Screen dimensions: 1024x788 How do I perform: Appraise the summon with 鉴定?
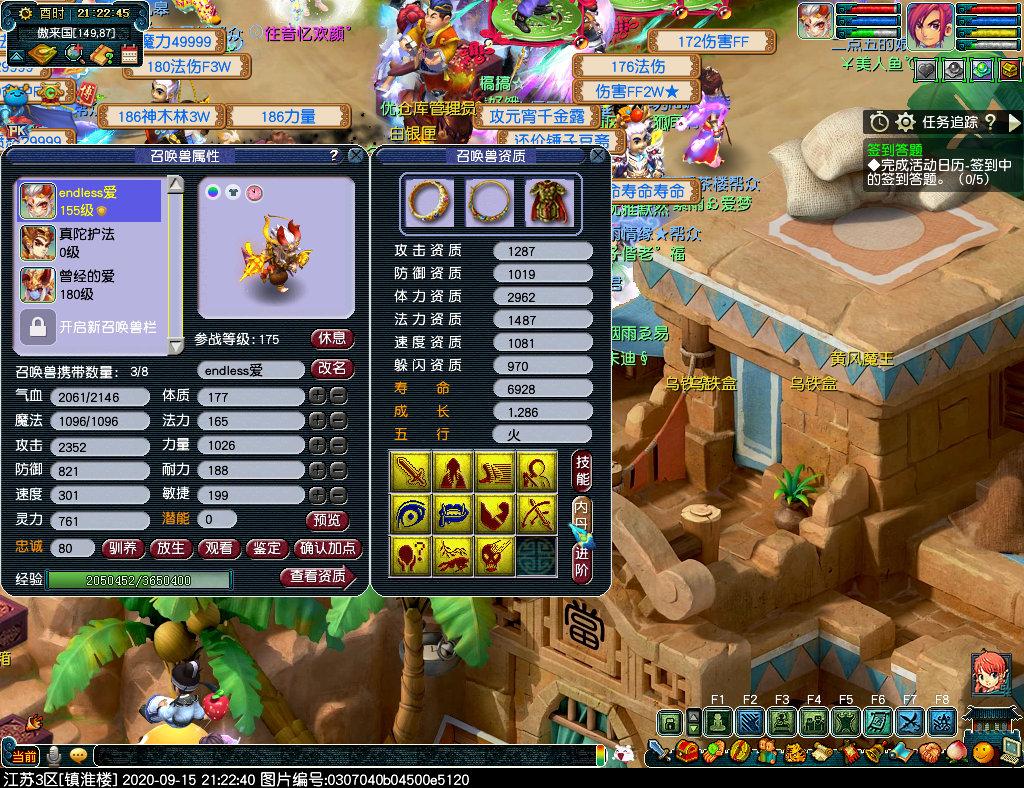266,548
